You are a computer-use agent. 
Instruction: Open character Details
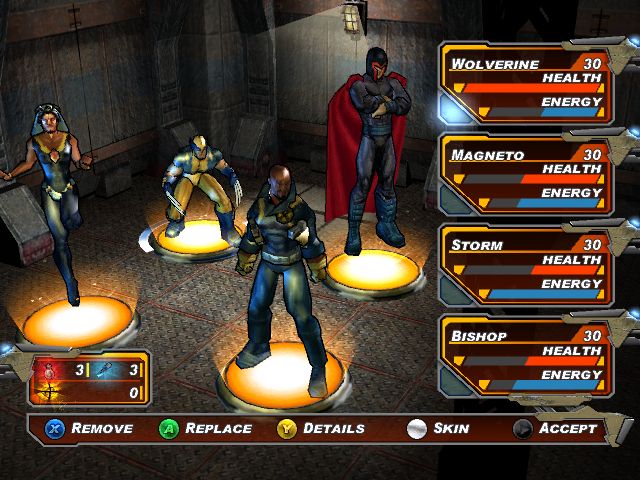tap(321, 429)
